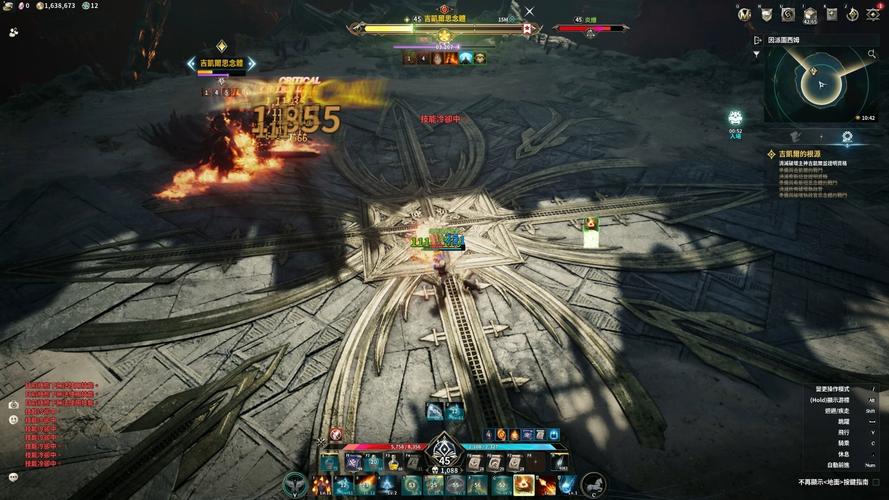Click the exit-door icon beside zone name
The width and height of the screenshot is (889, 500).
756,41
